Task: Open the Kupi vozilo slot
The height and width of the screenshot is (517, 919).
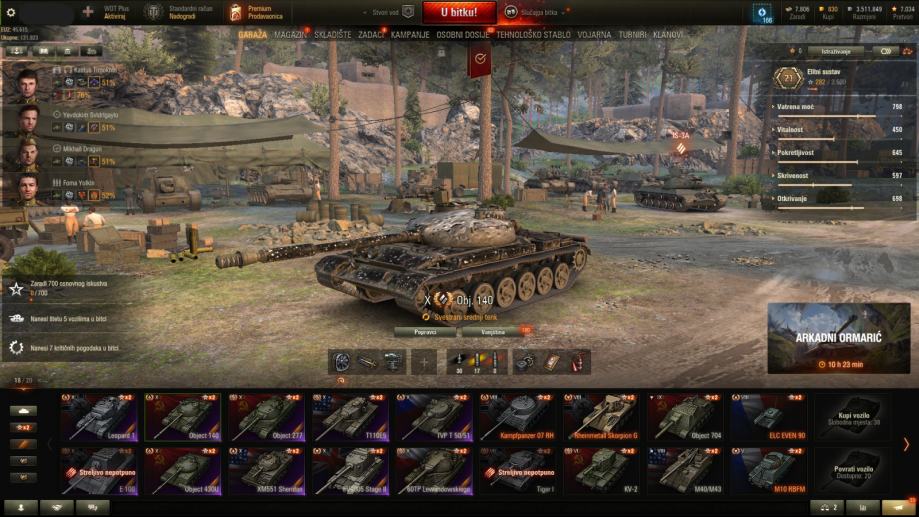Action: click(x=853, y=417)
